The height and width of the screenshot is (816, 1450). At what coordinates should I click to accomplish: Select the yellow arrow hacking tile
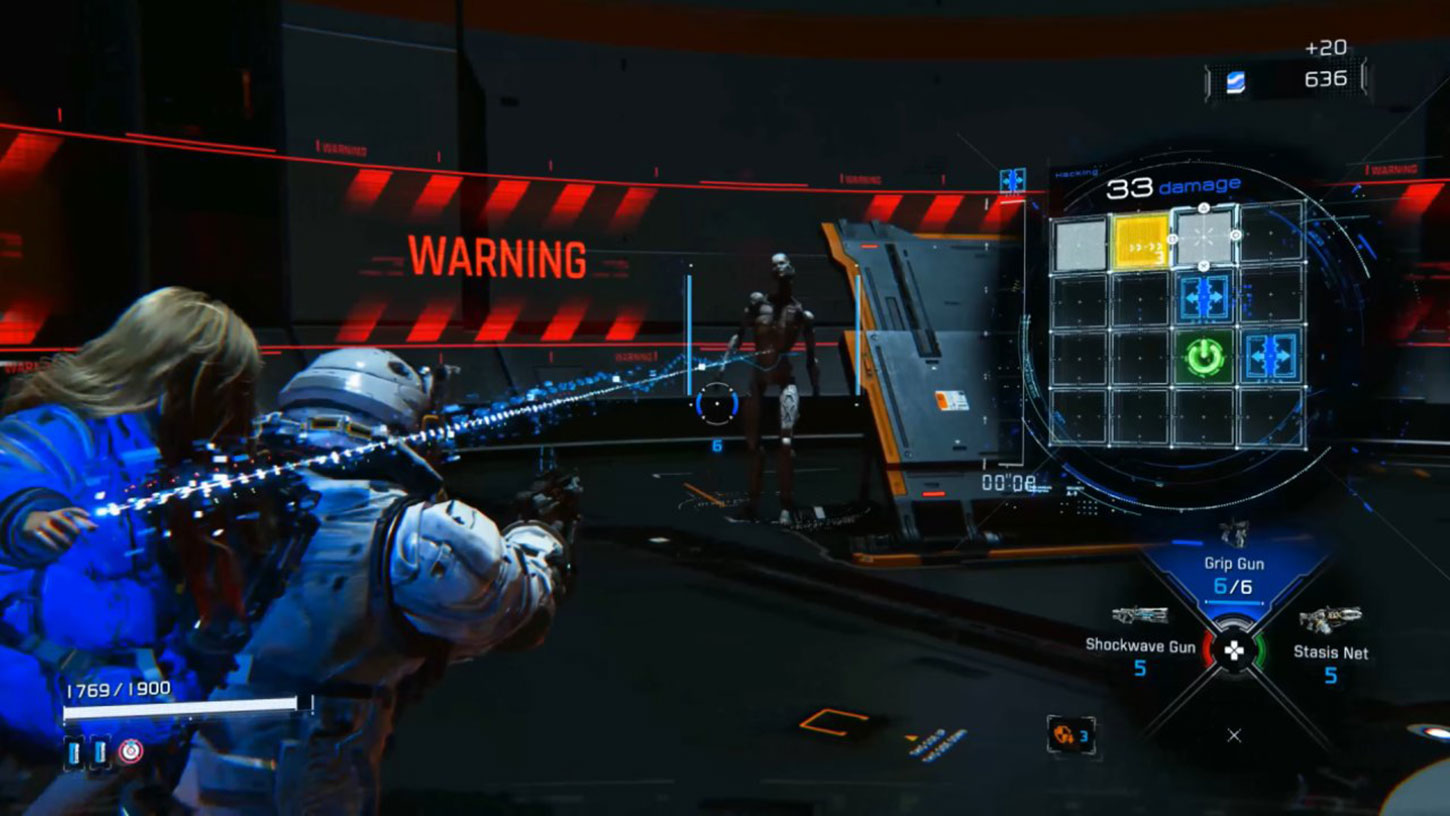pos(1141,242)
